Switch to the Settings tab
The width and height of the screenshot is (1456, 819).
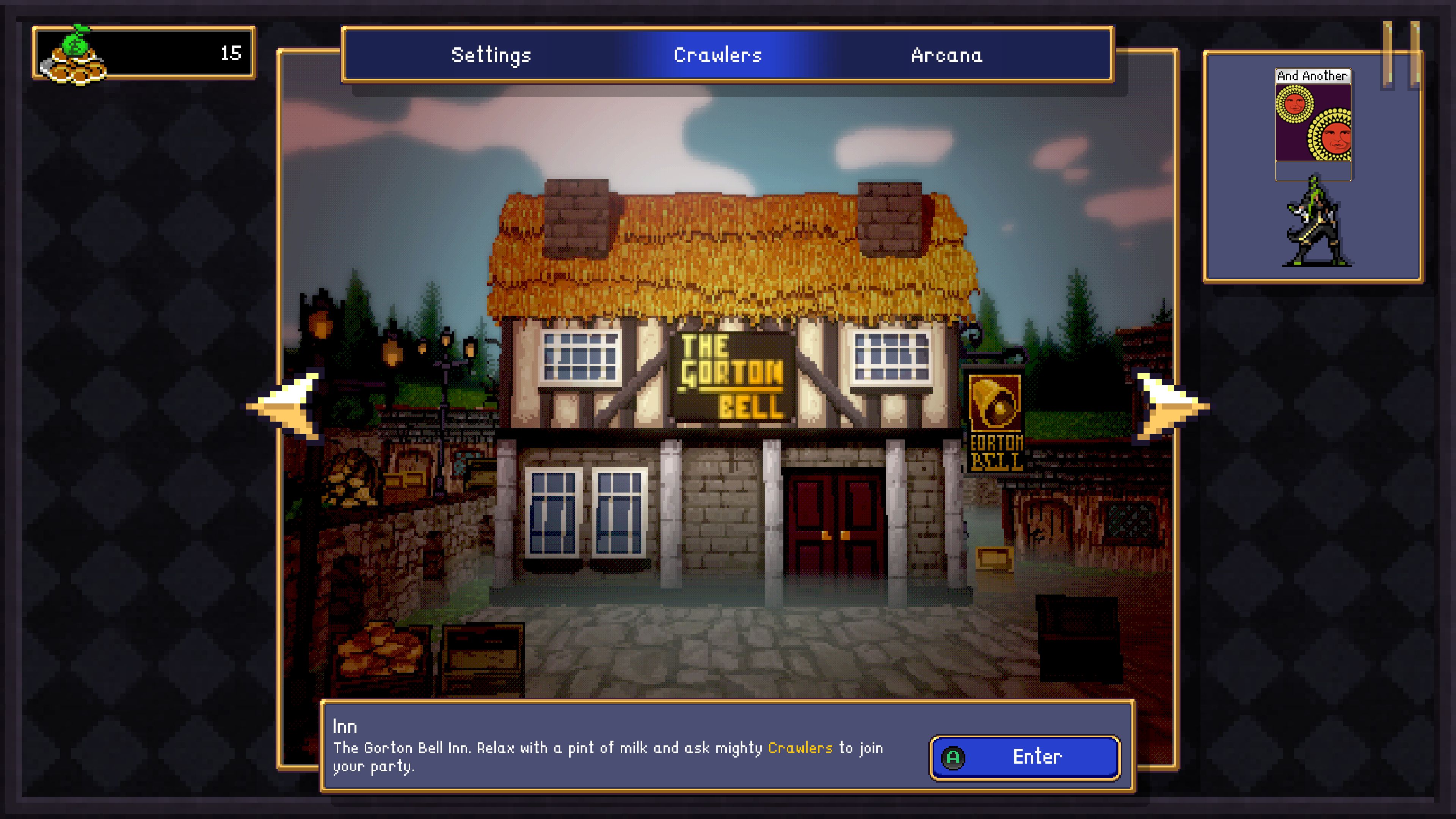[491, 55]
